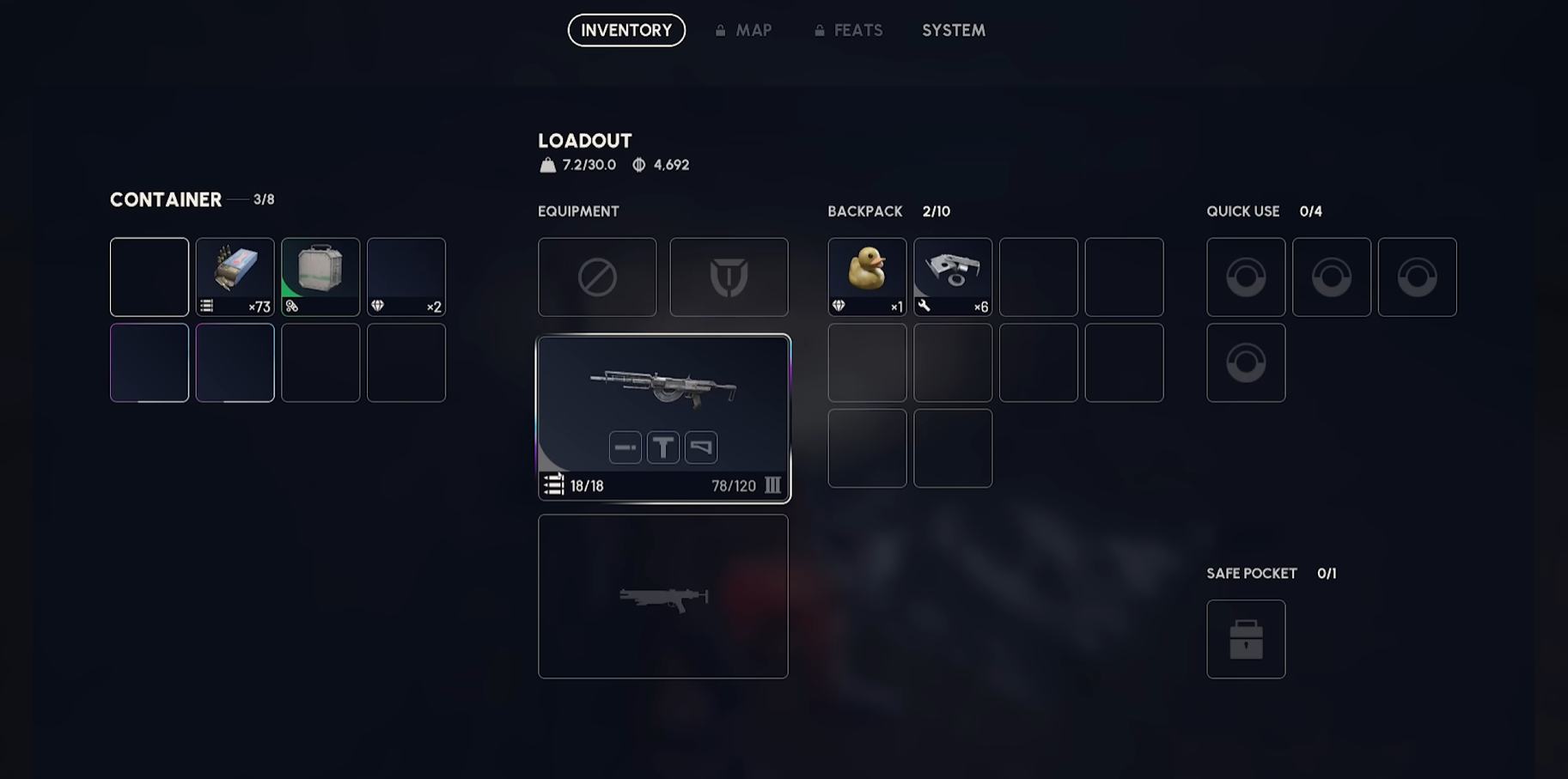Switch to the Inventory tab
This screenshot has height=779, width=1568.
coord(626,30)
